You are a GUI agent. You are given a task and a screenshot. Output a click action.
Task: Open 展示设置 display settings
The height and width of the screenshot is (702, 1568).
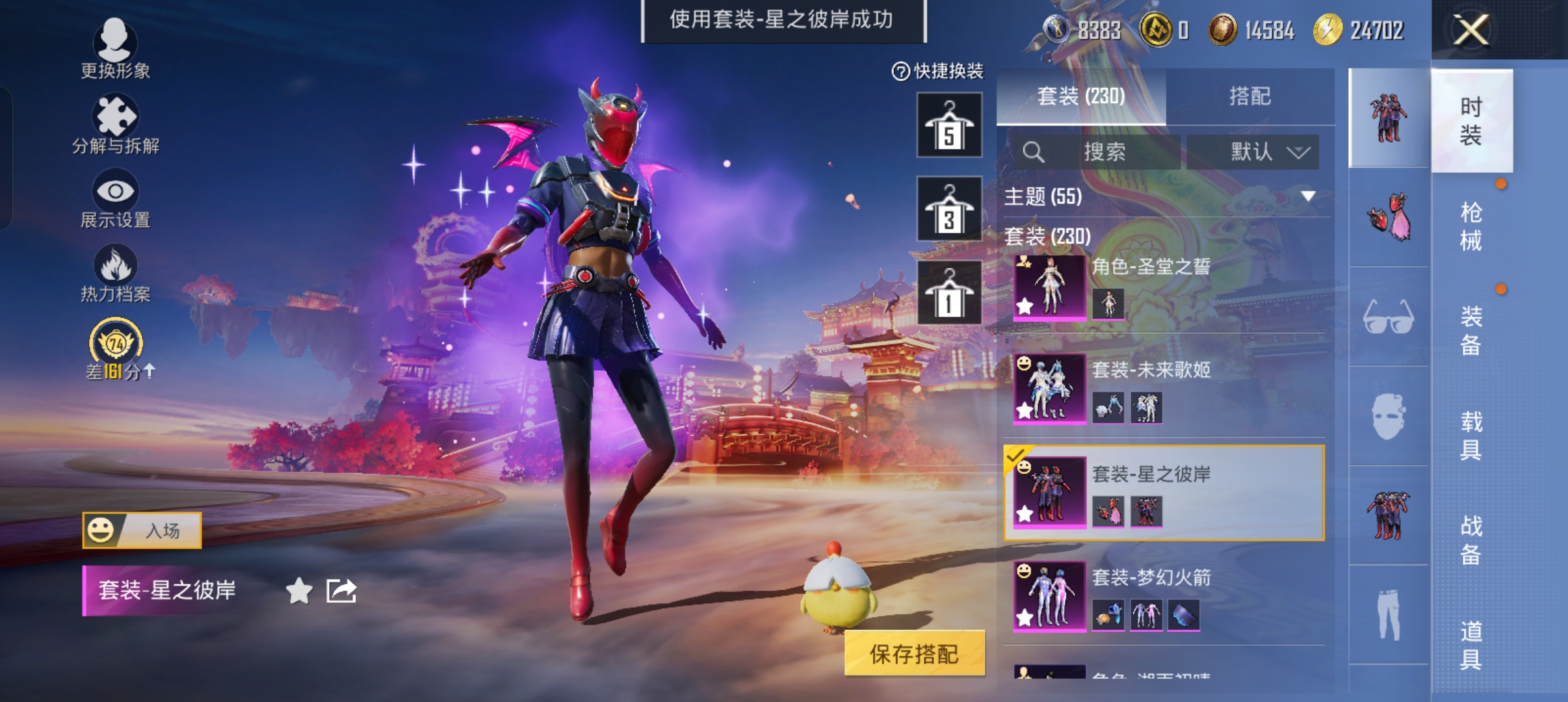click(x=115, y=198)
